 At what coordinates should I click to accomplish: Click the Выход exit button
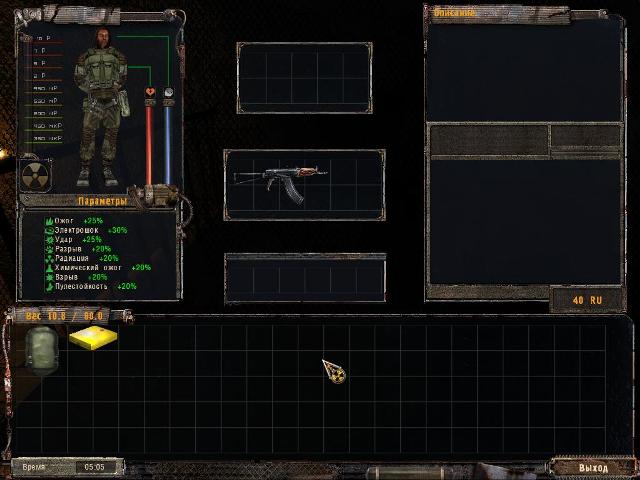593,467
